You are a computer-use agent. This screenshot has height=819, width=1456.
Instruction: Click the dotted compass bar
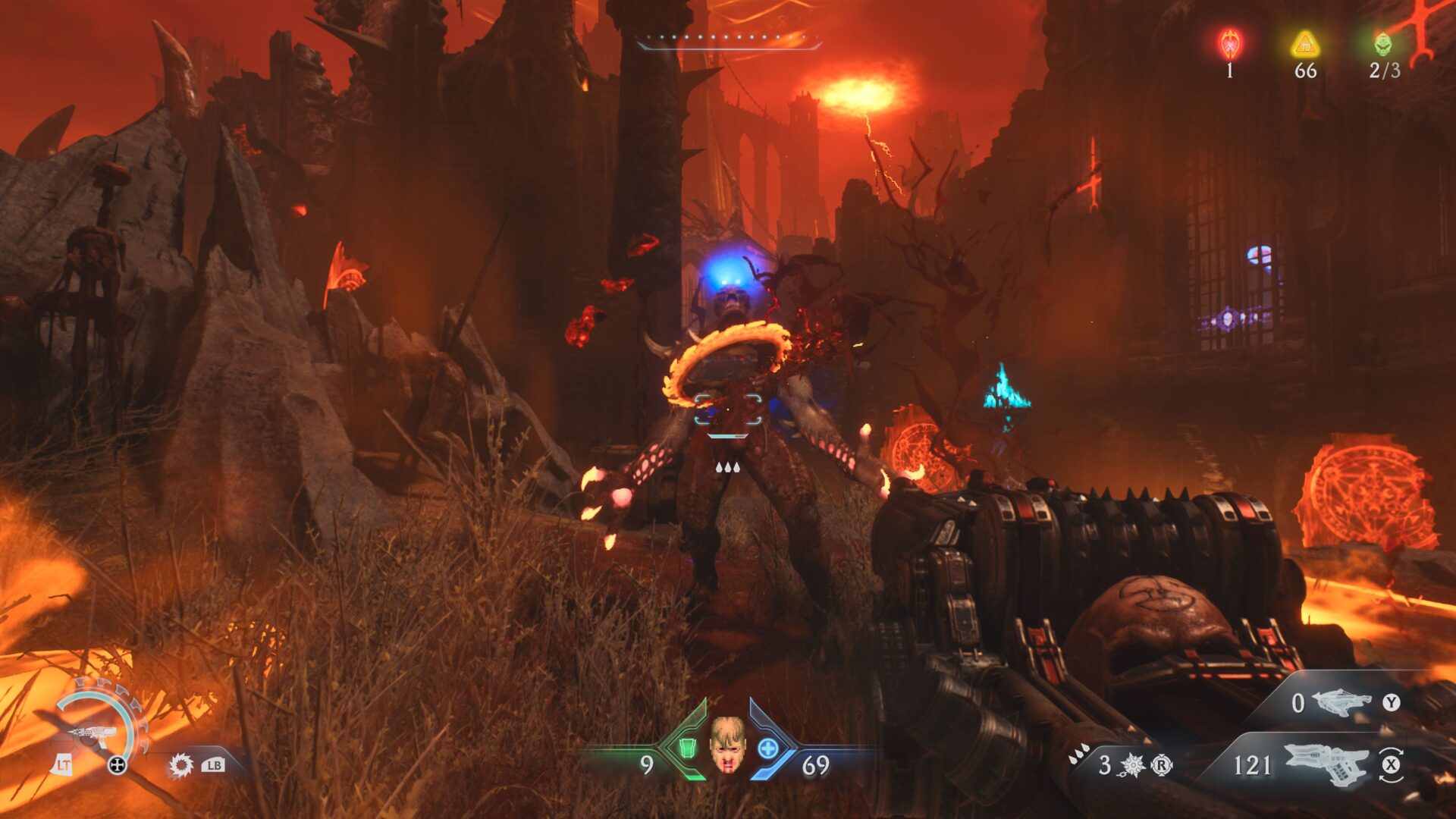(729, 39)
